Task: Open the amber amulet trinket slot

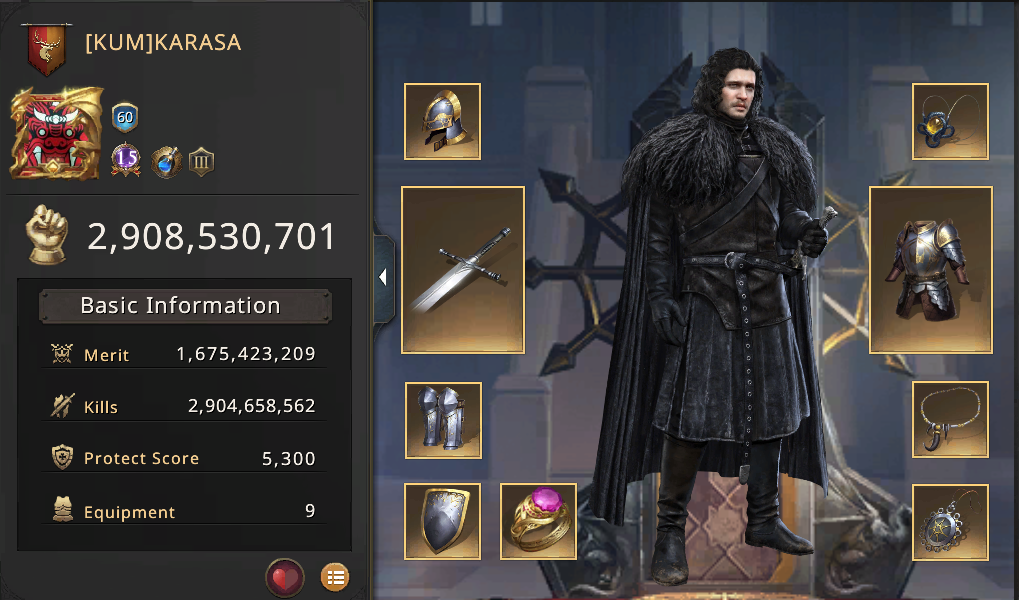Action: pyautogui.click(x=950, y=121)
